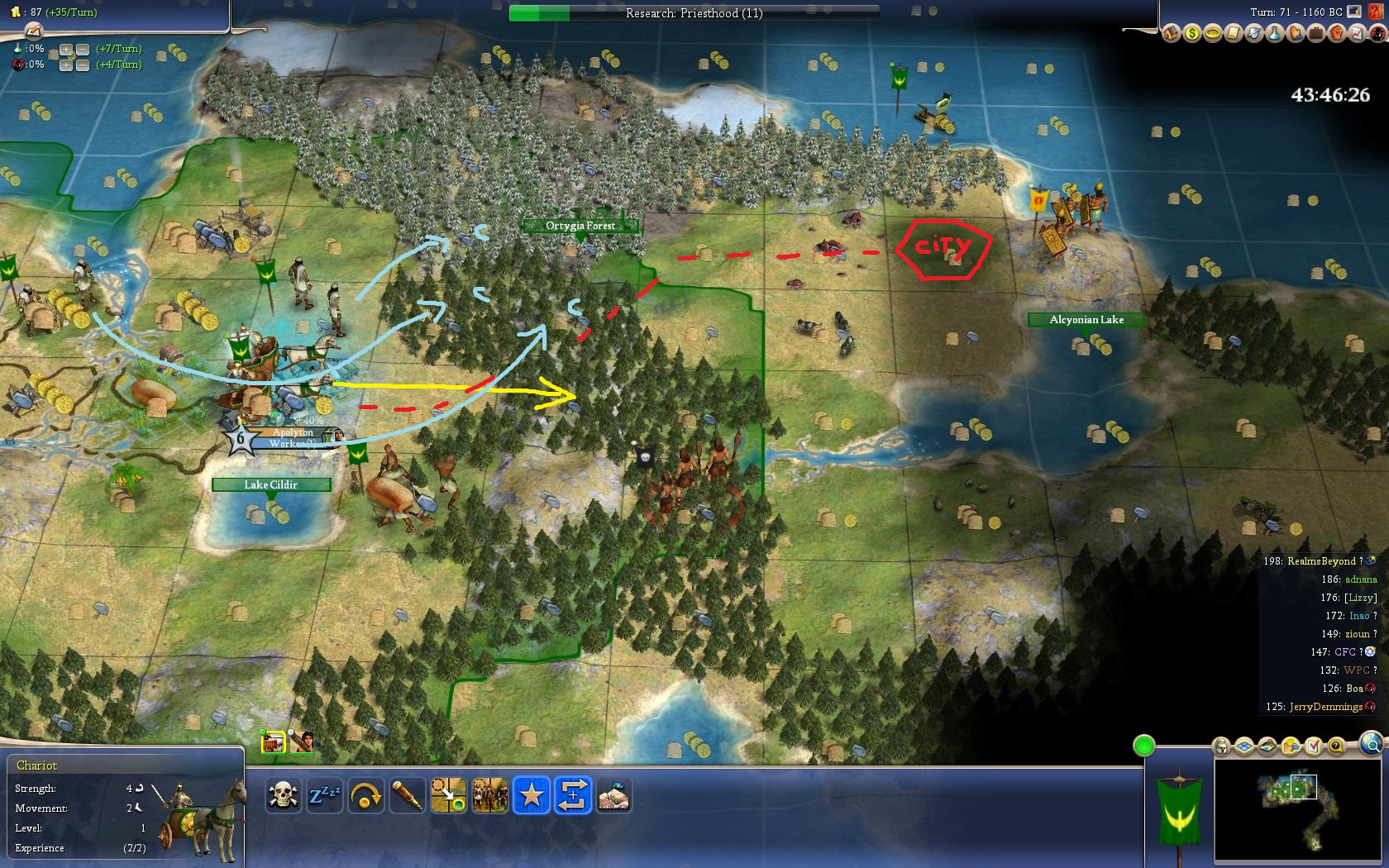
Task: Toggle the grid overlay above the minimap
Action: pyautogui.click(x=1244, y=746)
